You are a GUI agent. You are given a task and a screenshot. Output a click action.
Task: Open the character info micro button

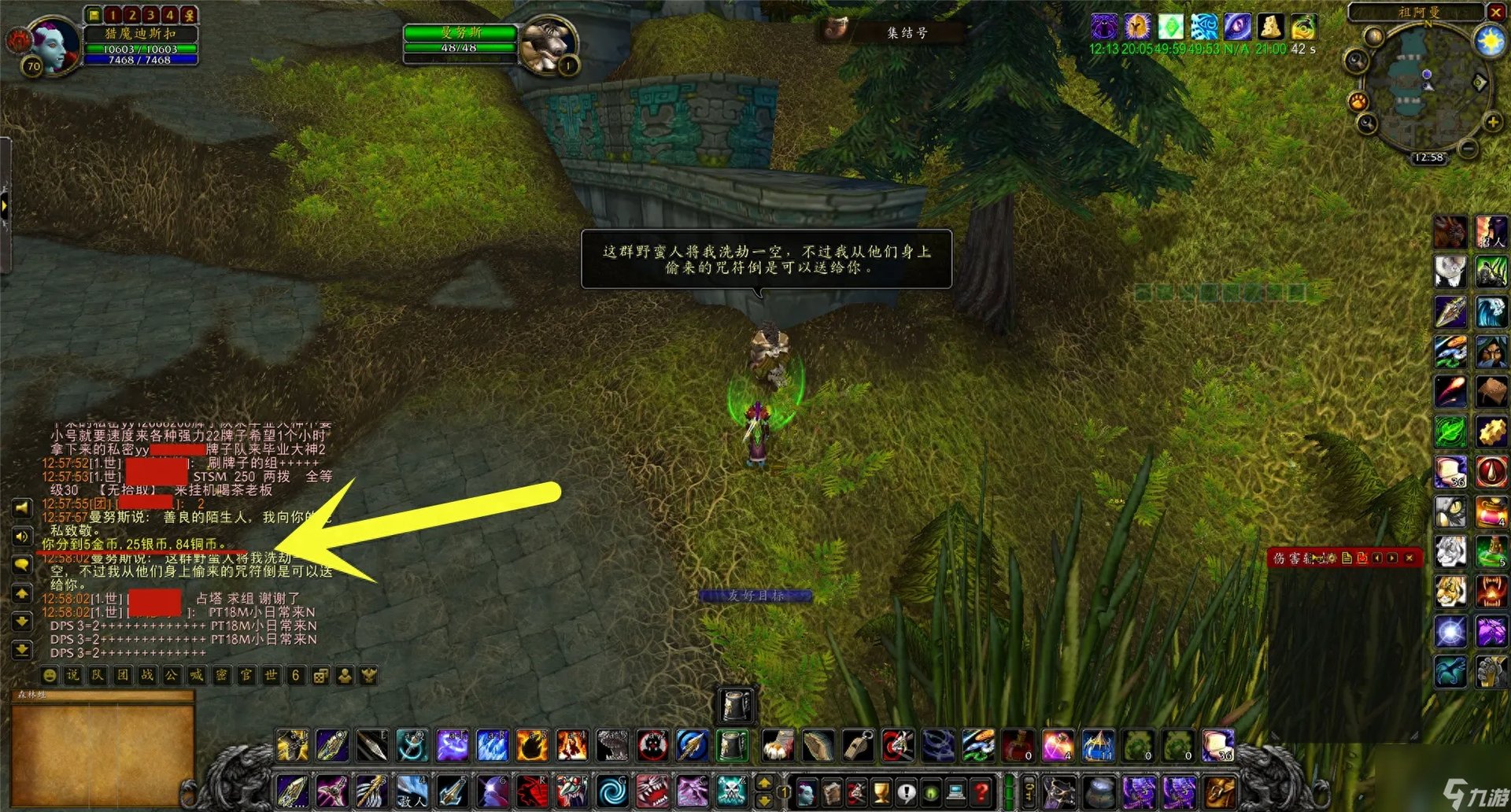pyautogui.click(x=806, y=792)
